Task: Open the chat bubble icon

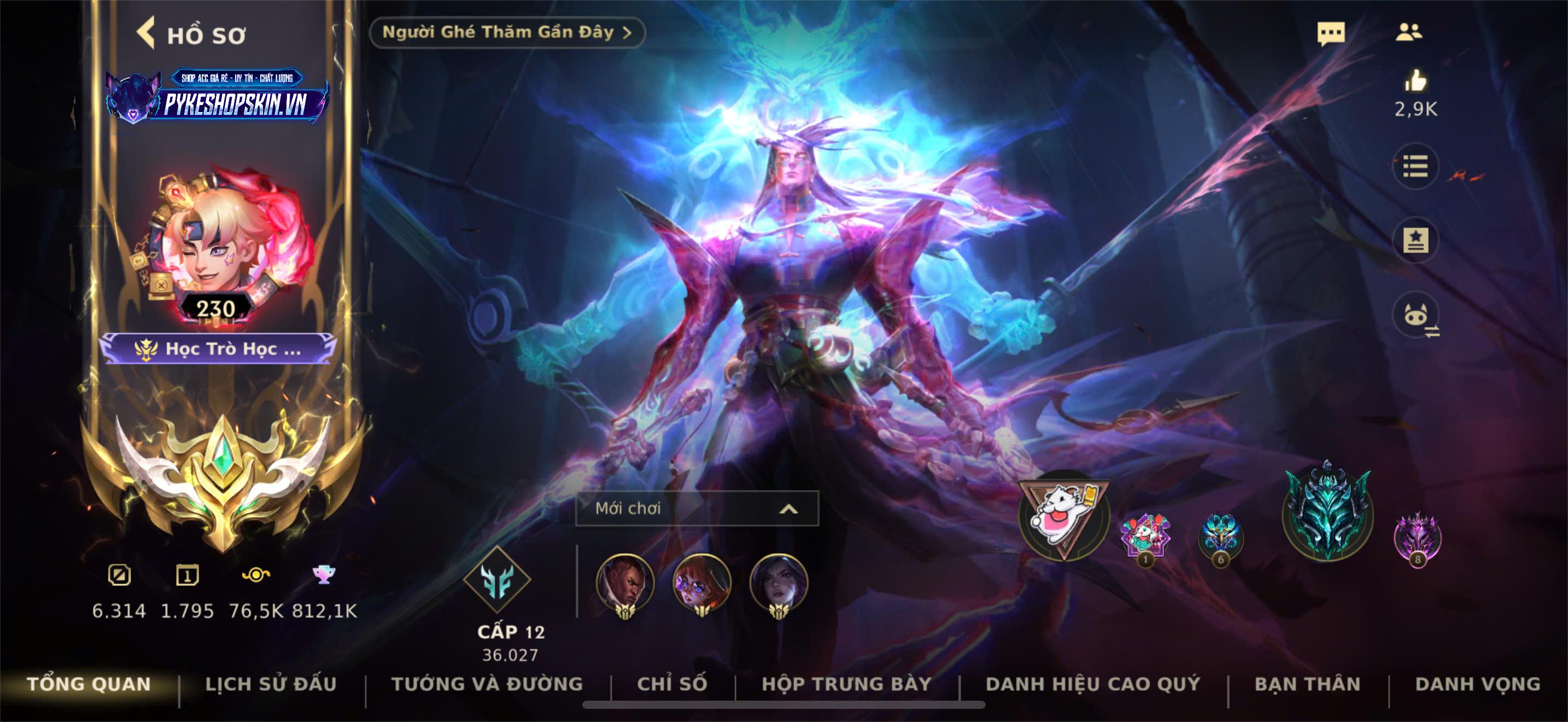Action: (1331, 33)
